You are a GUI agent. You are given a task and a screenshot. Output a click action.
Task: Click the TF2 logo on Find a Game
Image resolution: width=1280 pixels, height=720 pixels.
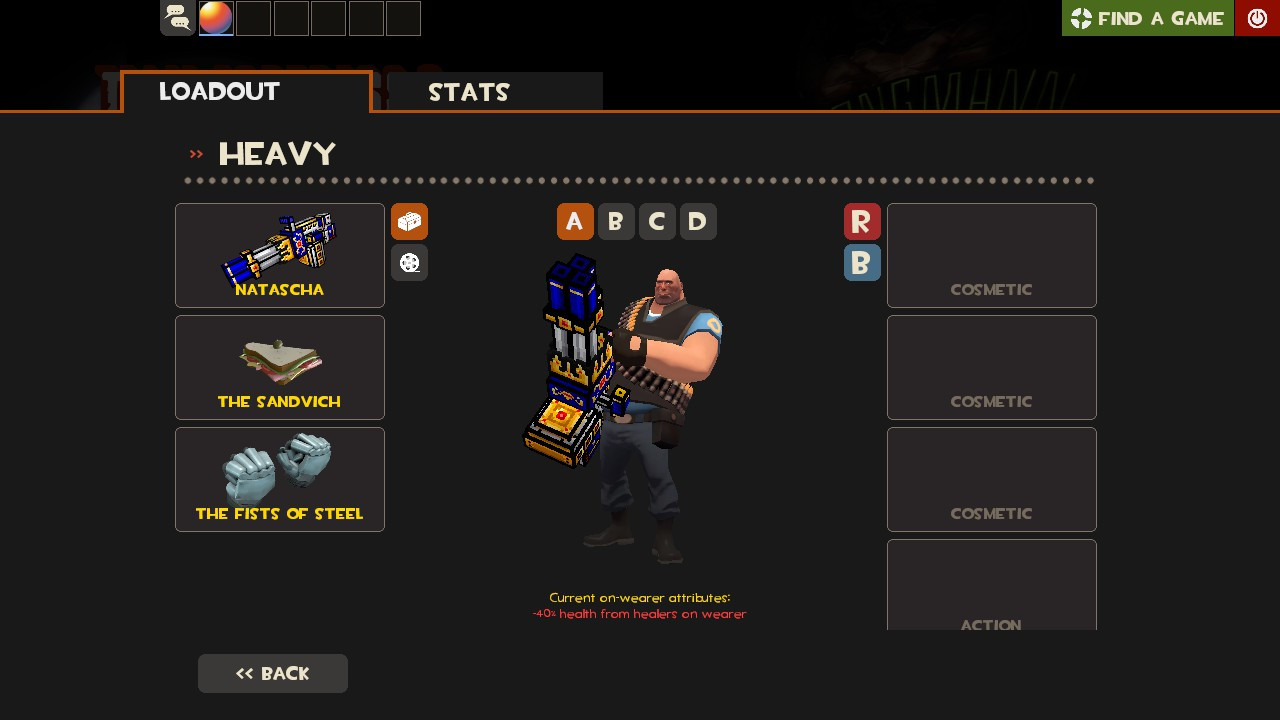[1082, 18]
